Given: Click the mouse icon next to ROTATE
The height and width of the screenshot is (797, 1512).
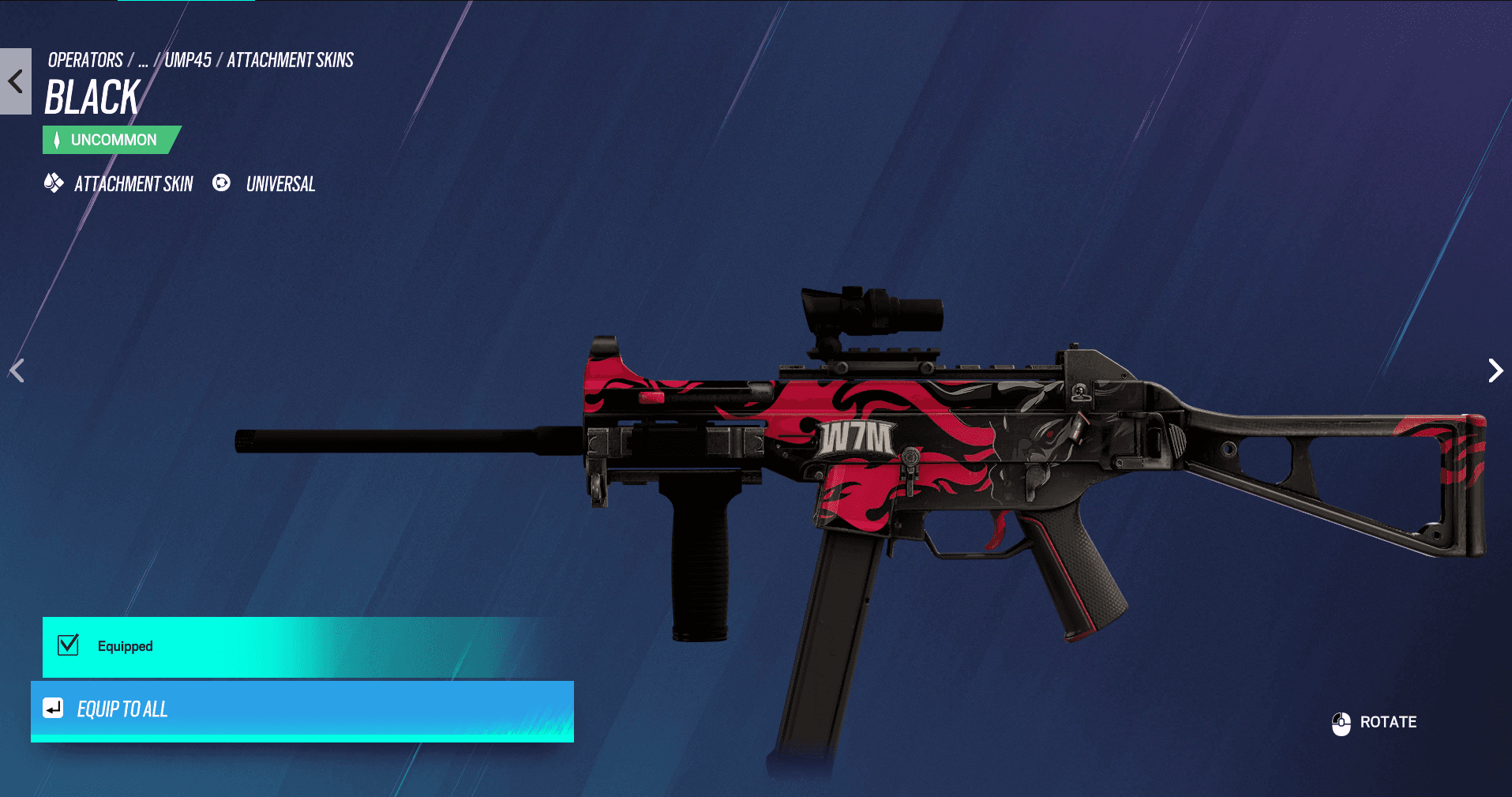Looking at the screenshot, I should click(x=1340, y=722).
